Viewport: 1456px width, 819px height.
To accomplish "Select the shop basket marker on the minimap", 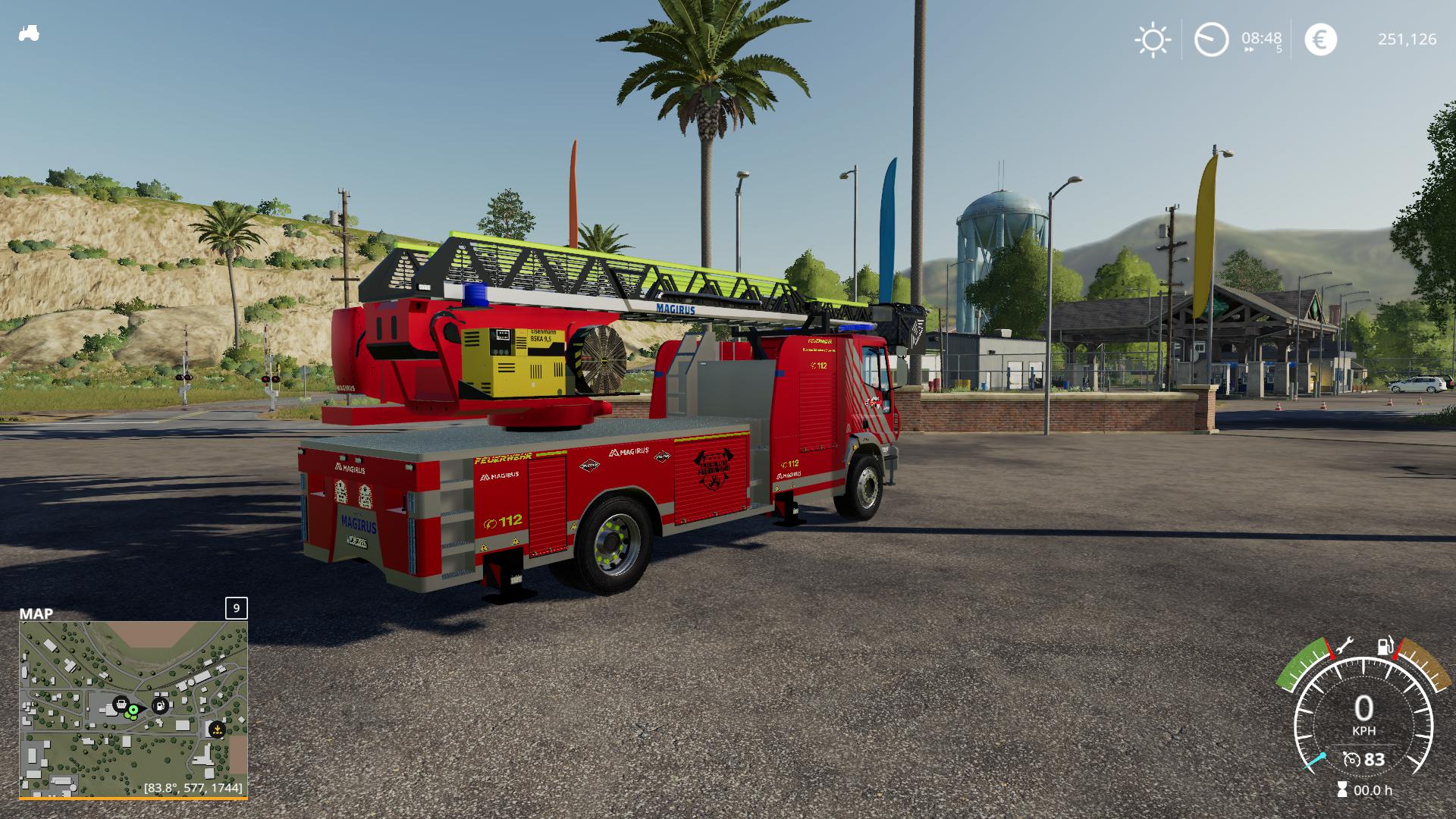I will [x=120, y=704].
